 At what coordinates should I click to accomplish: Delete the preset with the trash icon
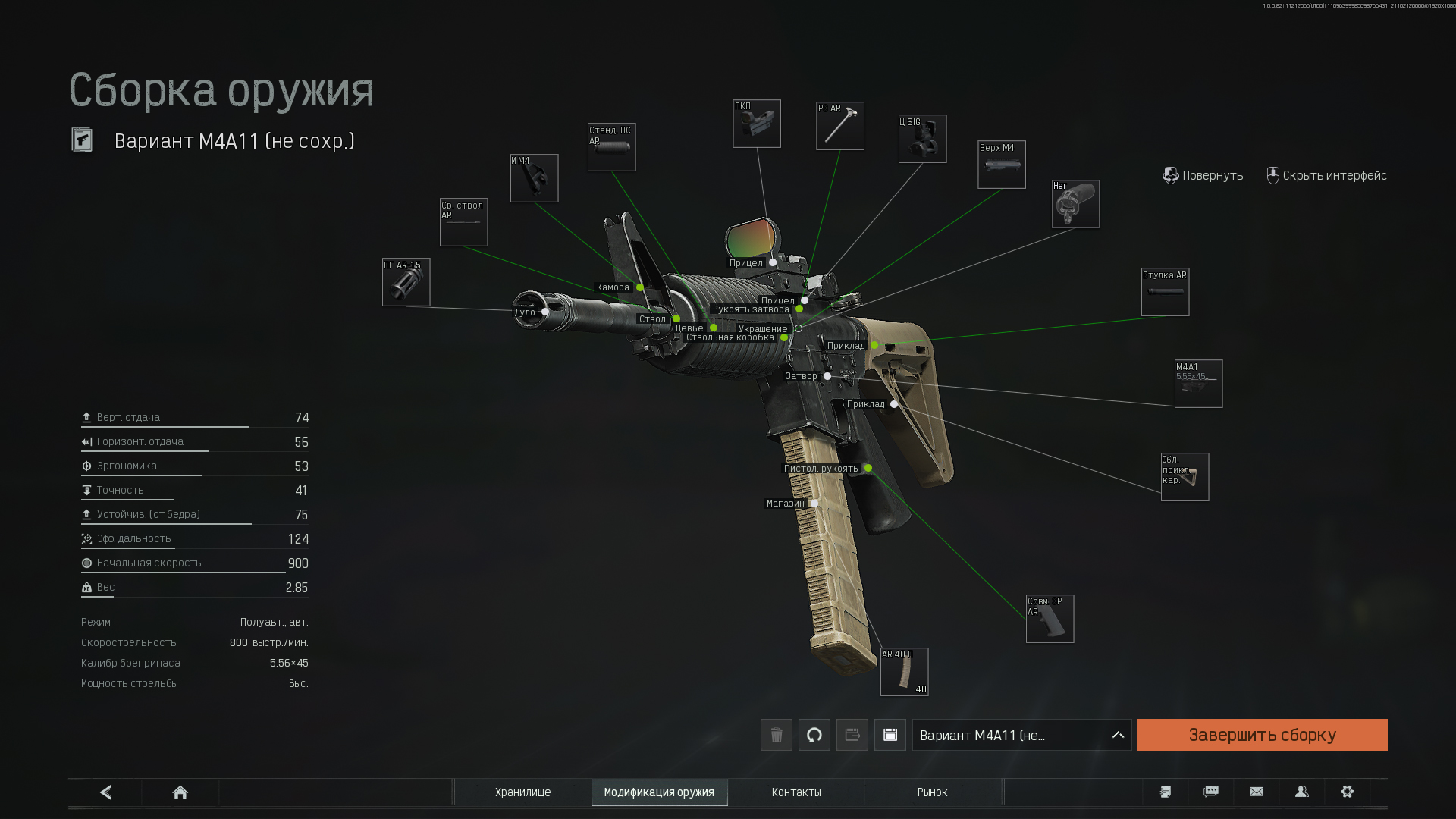(x=777, y=735)
